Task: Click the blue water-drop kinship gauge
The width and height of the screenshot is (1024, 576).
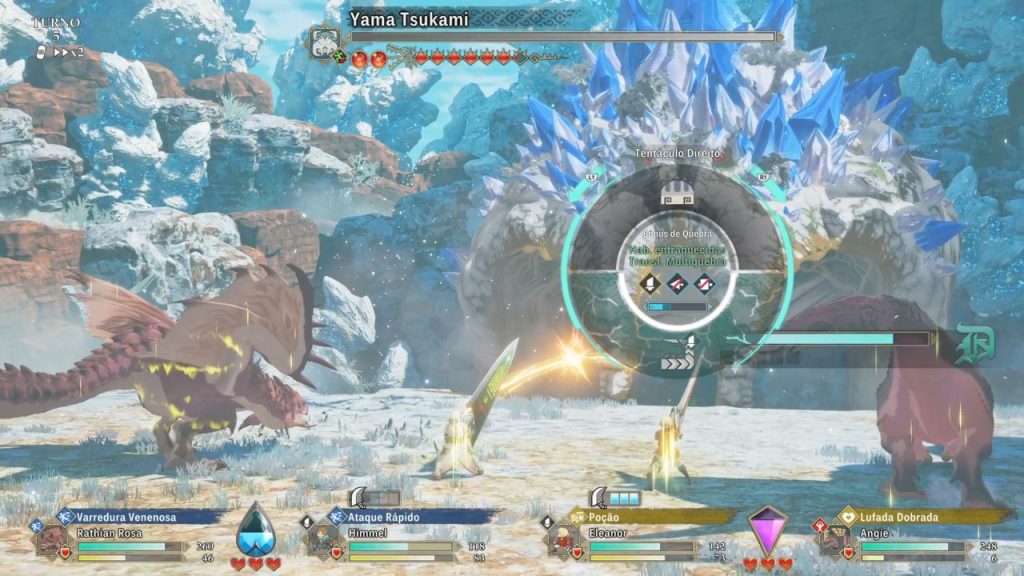Action: [255, 531]
